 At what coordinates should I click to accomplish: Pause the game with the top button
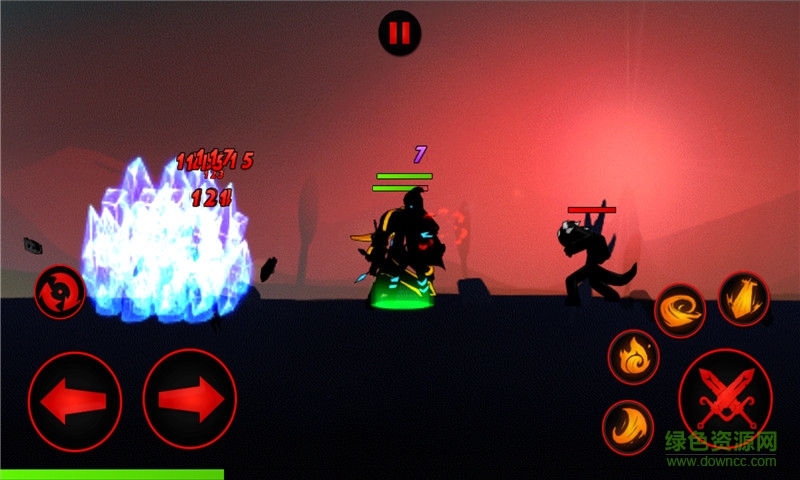399,33
